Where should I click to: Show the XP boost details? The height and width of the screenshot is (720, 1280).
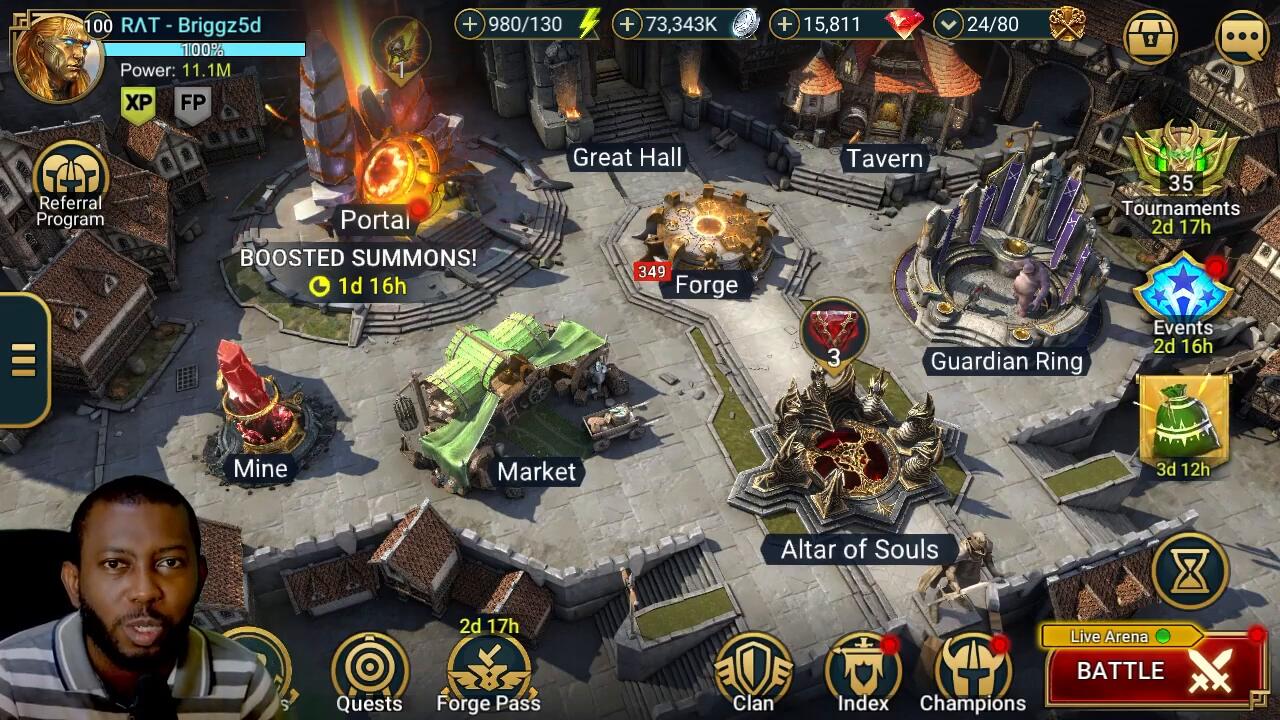[138, 103]
